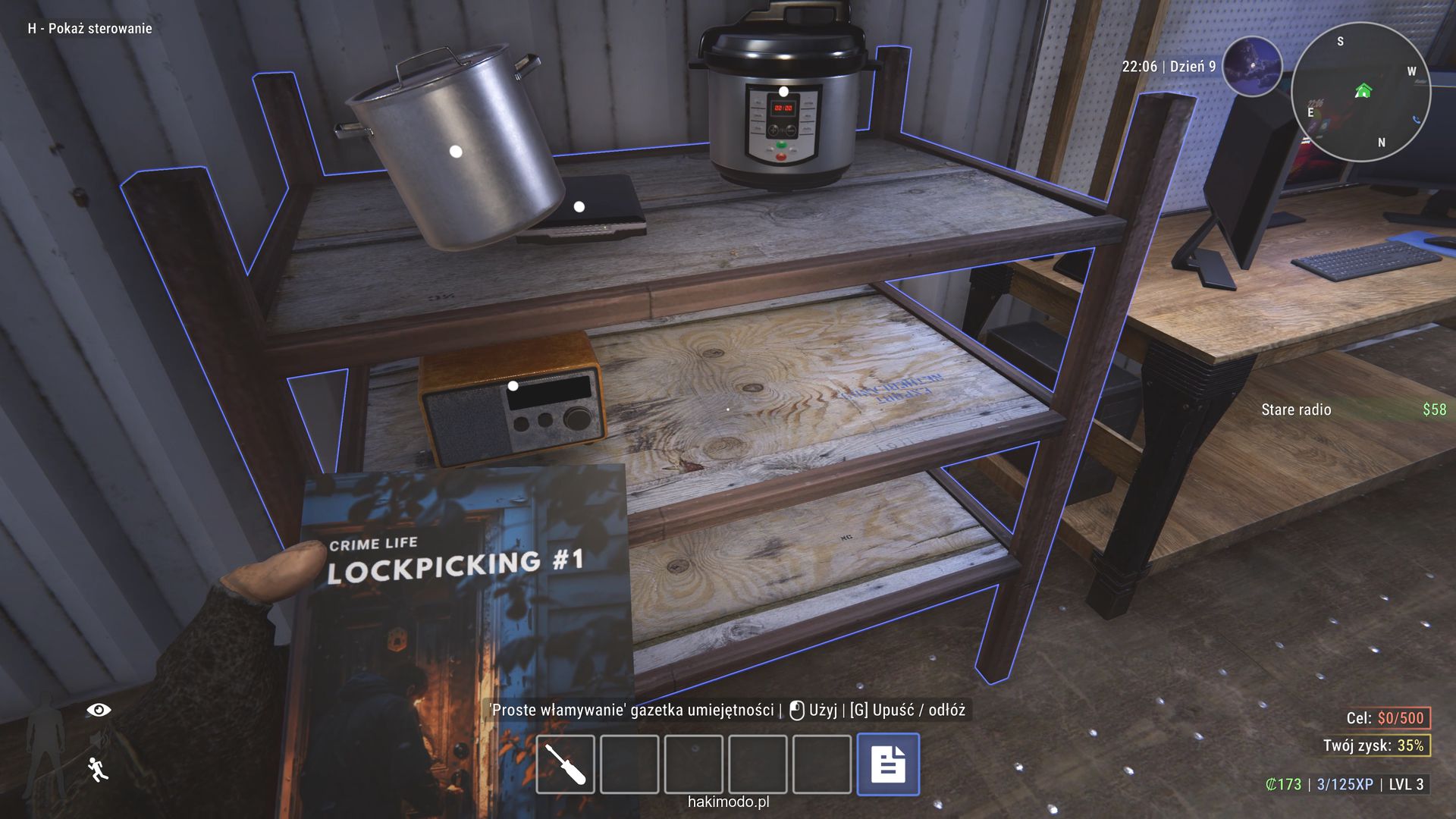Click the green home marker on minimap
The height and width of the screenshot is (819, 1456).
coord(1363,92)
